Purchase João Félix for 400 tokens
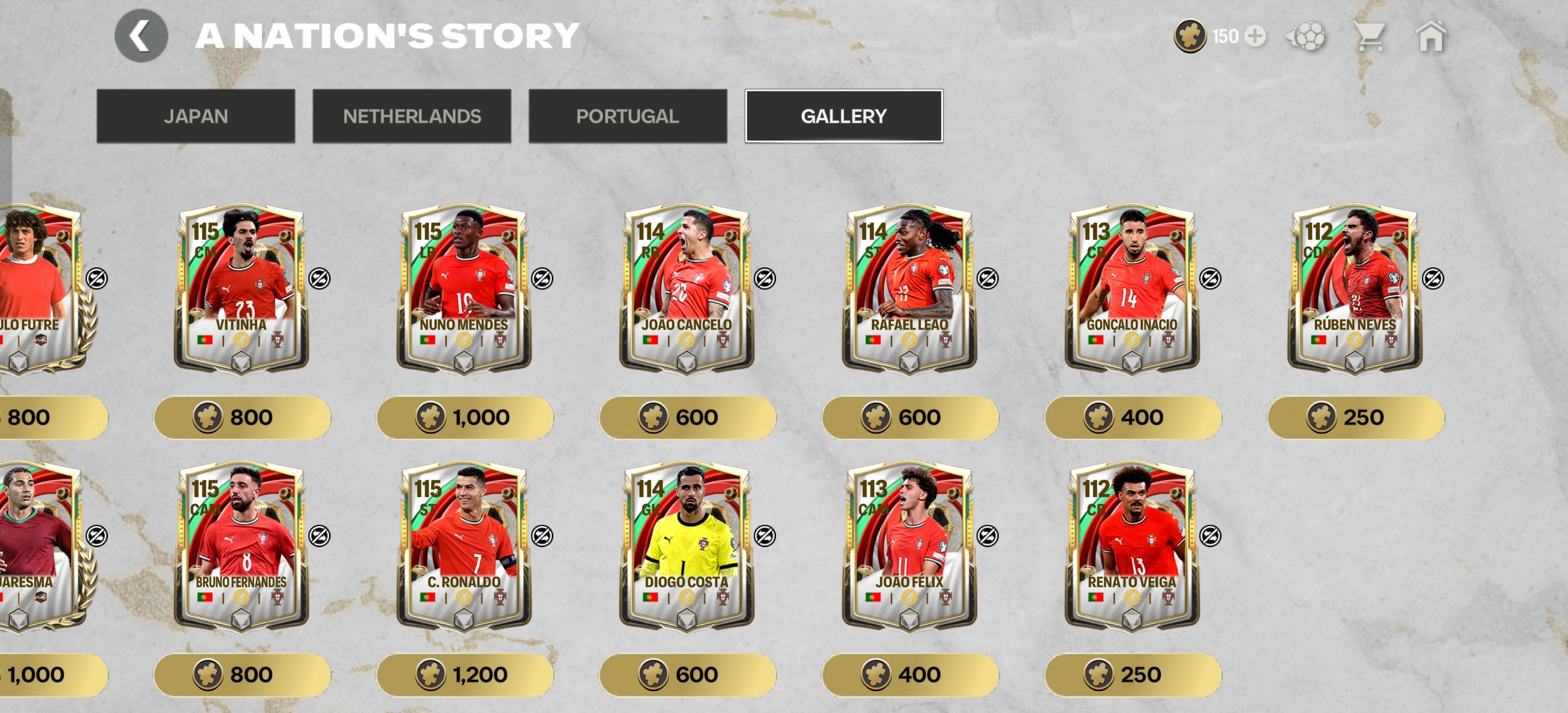 (x=911, y=675)
